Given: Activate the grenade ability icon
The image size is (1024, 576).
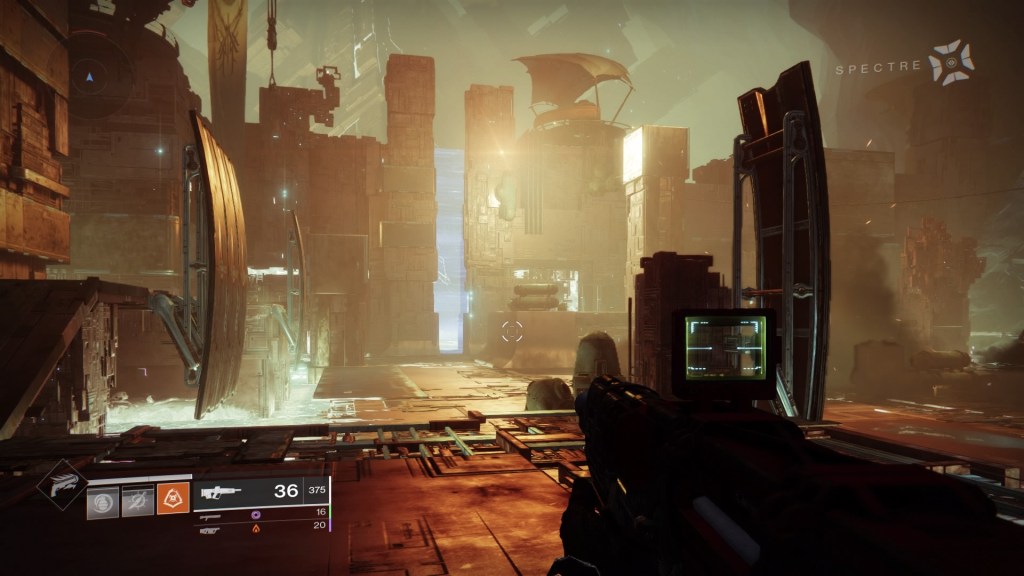Looking at the screenshot, I should click(x=102, y=501).
